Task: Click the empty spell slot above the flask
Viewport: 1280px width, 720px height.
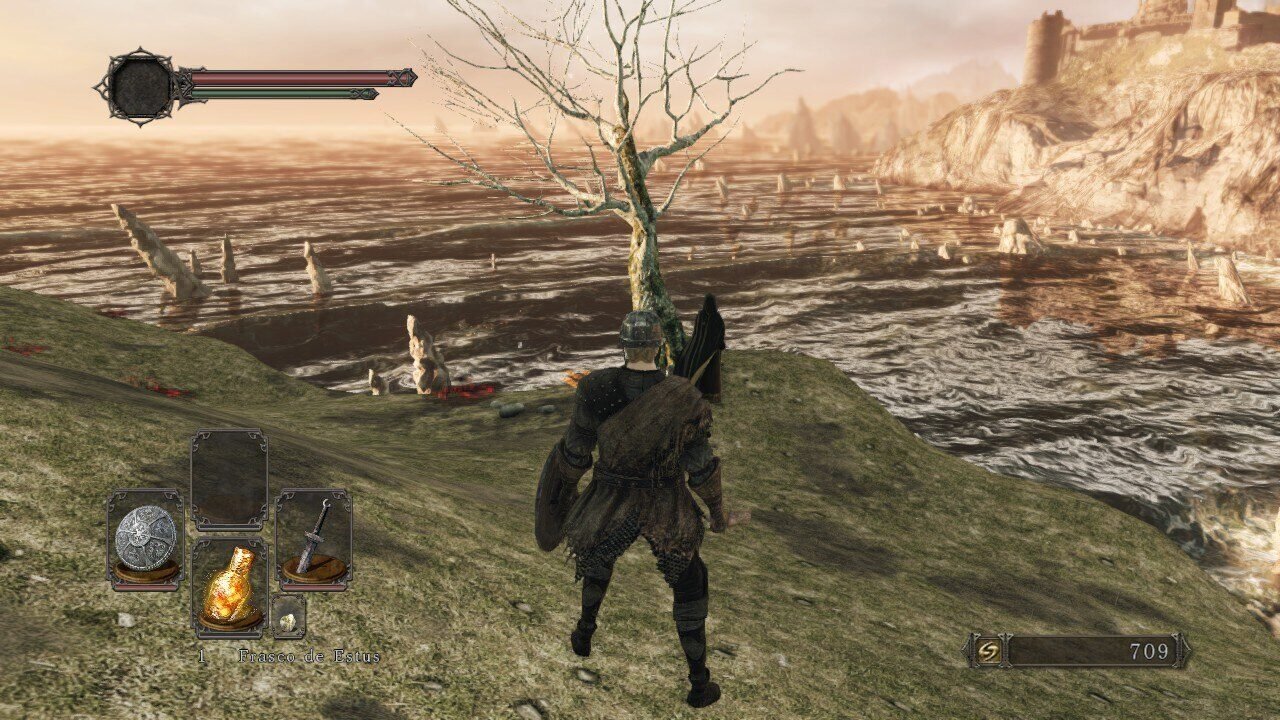Action: [229, 480]
